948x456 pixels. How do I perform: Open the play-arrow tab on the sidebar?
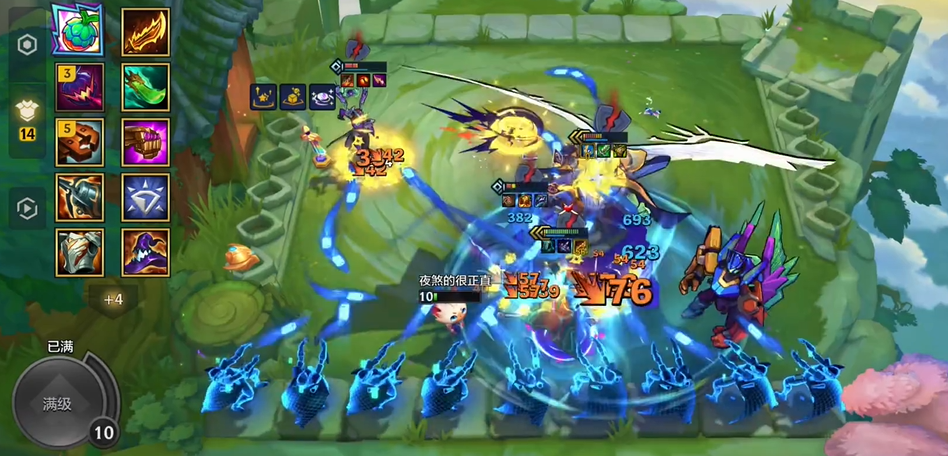coord(28,208)
